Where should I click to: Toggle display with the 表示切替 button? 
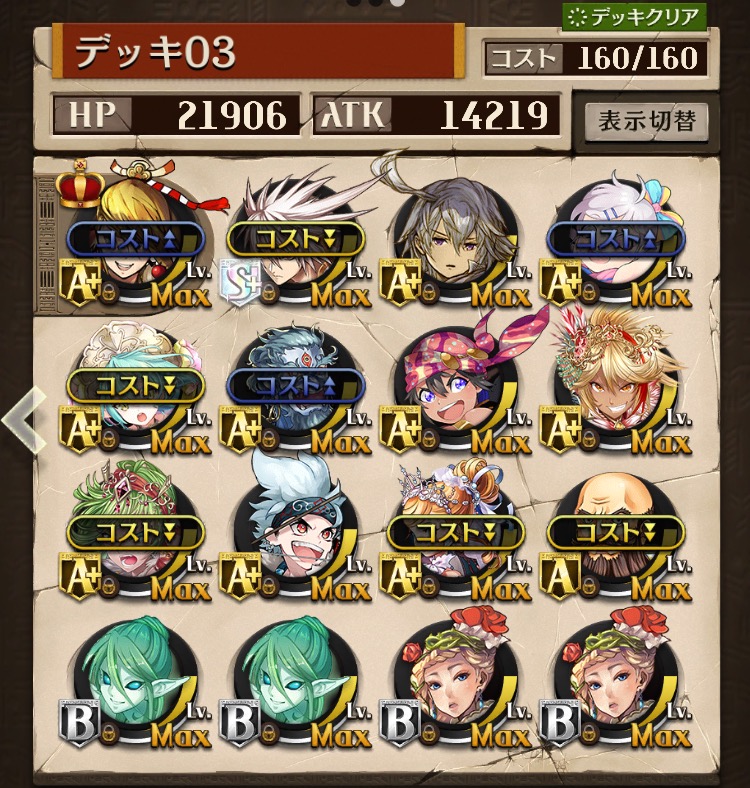tap(646, 122)
